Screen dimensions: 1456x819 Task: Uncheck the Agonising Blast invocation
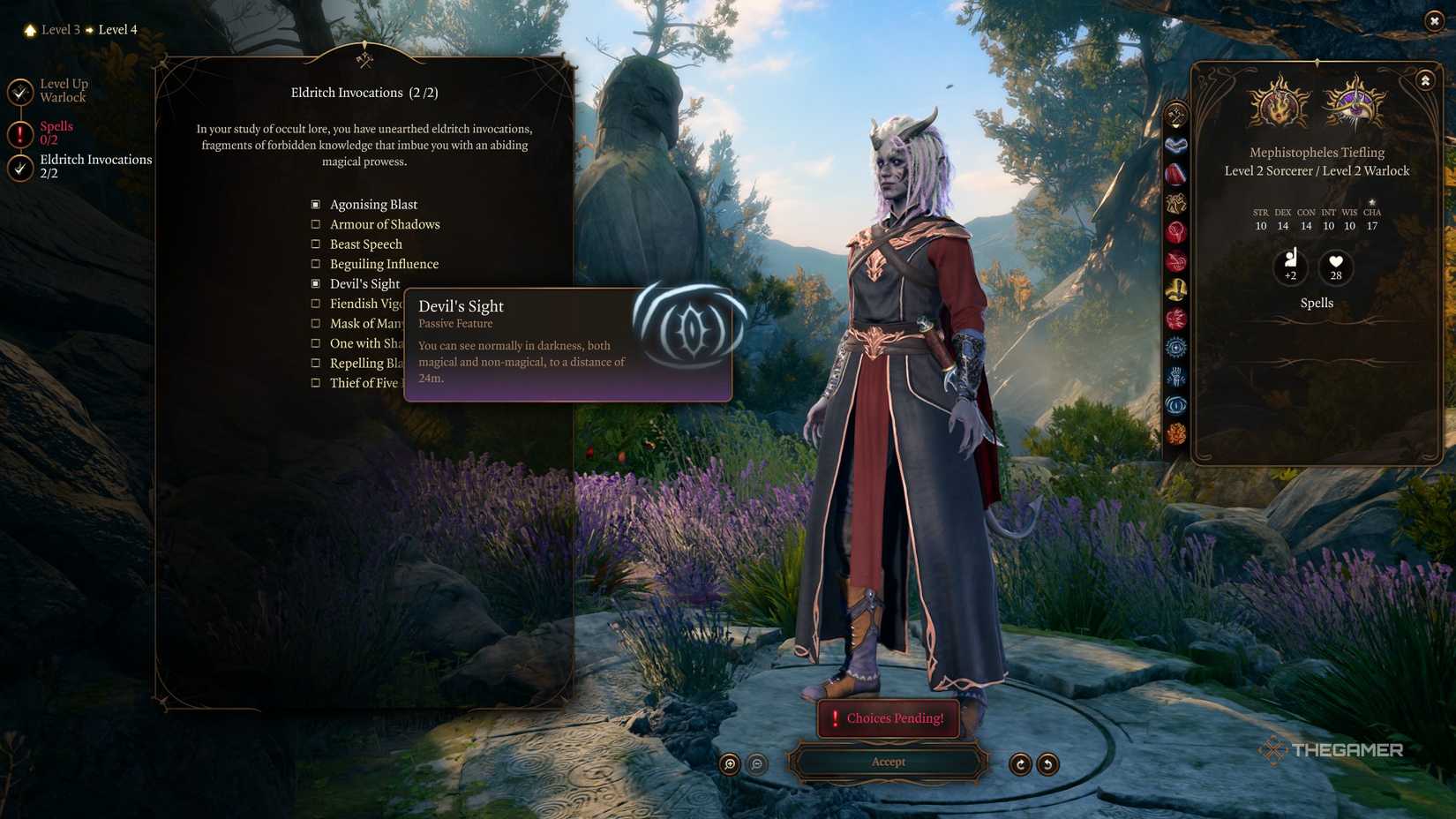pyautogui.click(x=316, y=204)
